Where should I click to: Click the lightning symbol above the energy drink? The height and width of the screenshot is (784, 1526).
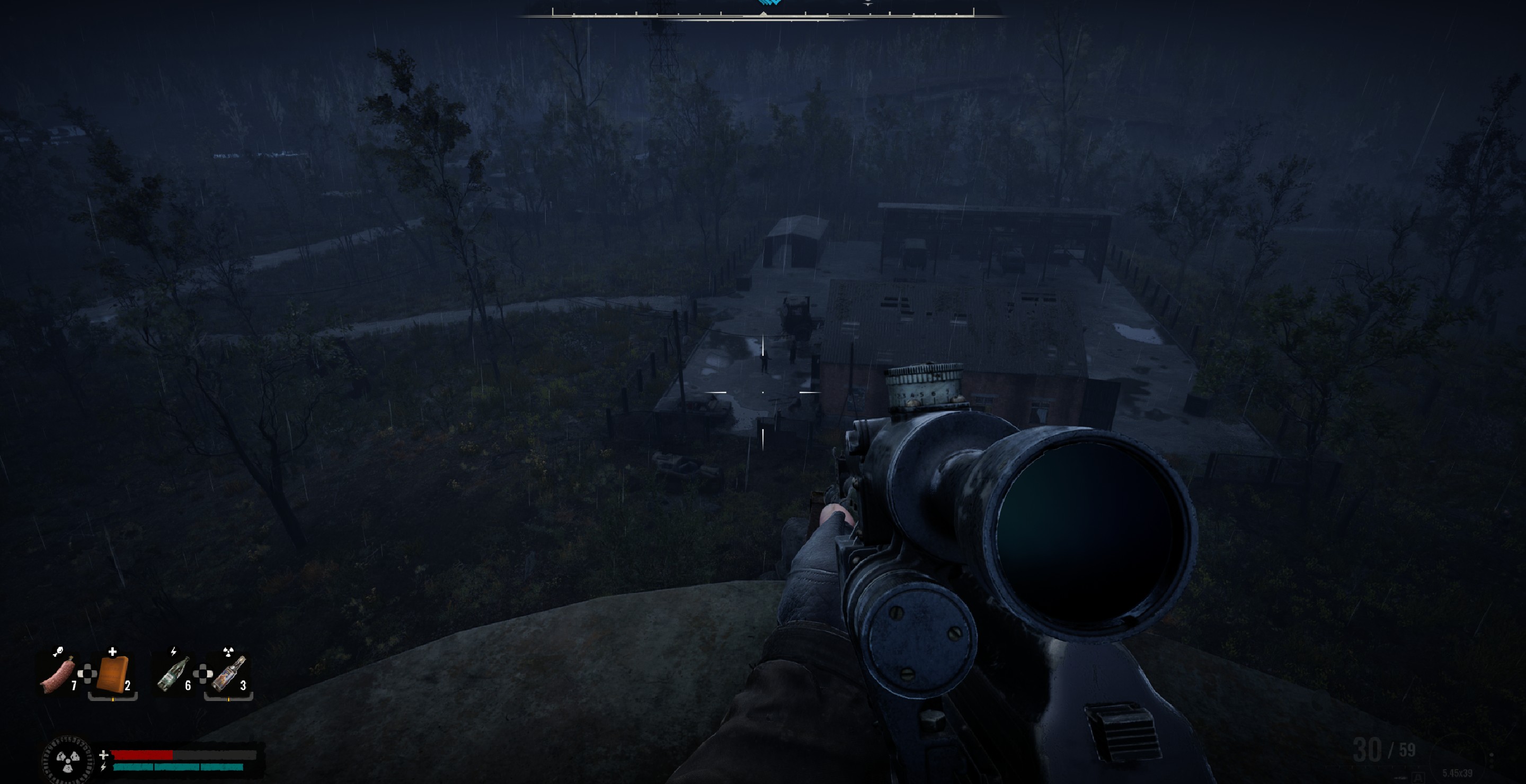[x=174, y=652]
